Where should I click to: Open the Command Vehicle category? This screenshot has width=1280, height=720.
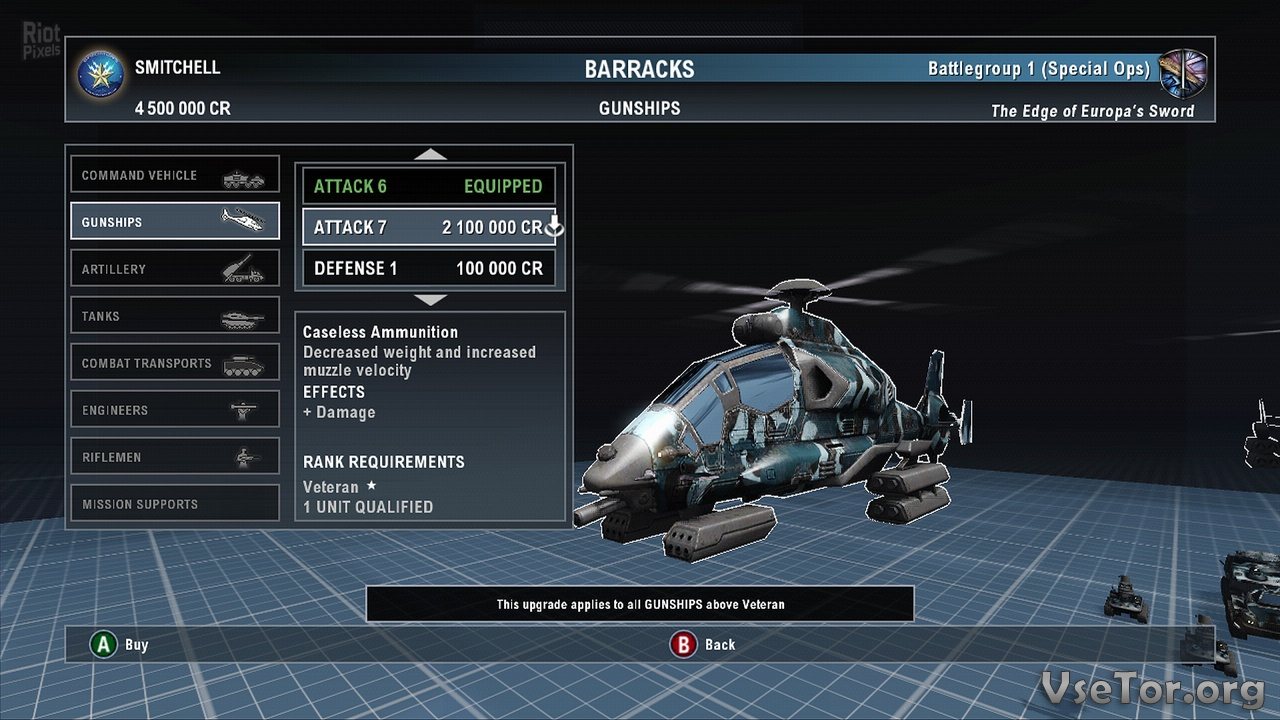175,175
